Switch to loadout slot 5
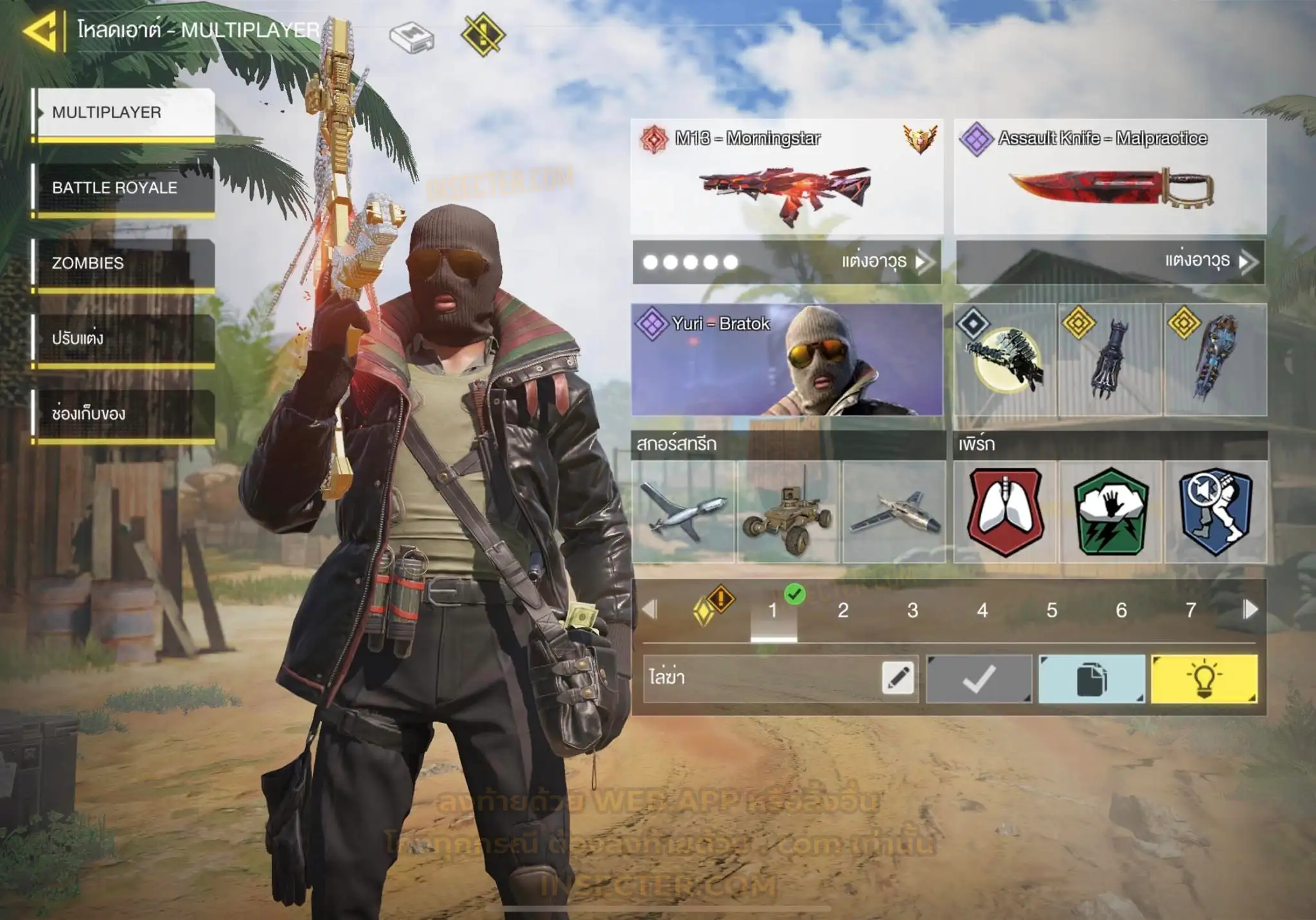1316x920 pixels. coord(1052,610)
